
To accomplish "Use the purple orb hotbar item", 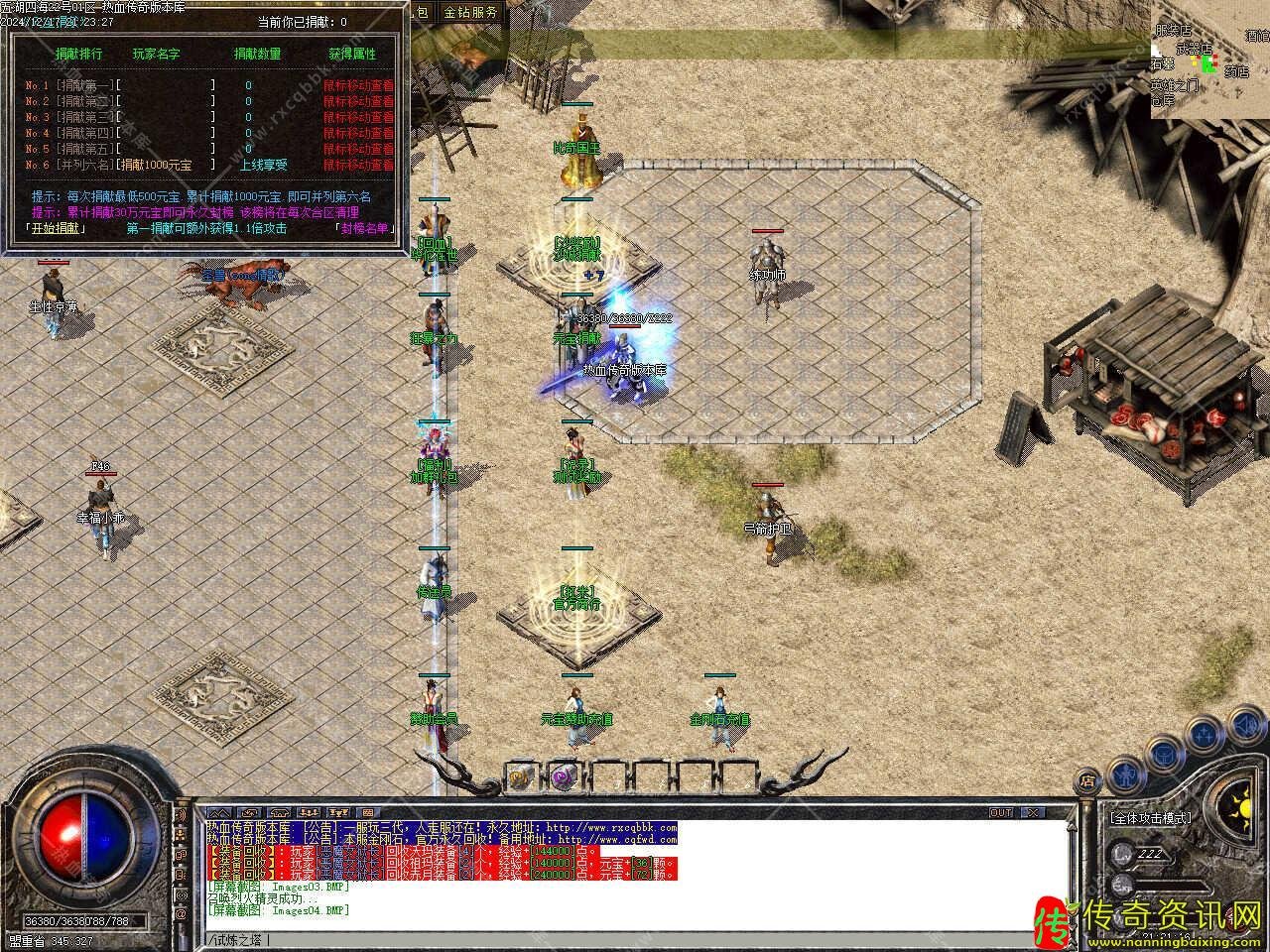I will 563,777.
